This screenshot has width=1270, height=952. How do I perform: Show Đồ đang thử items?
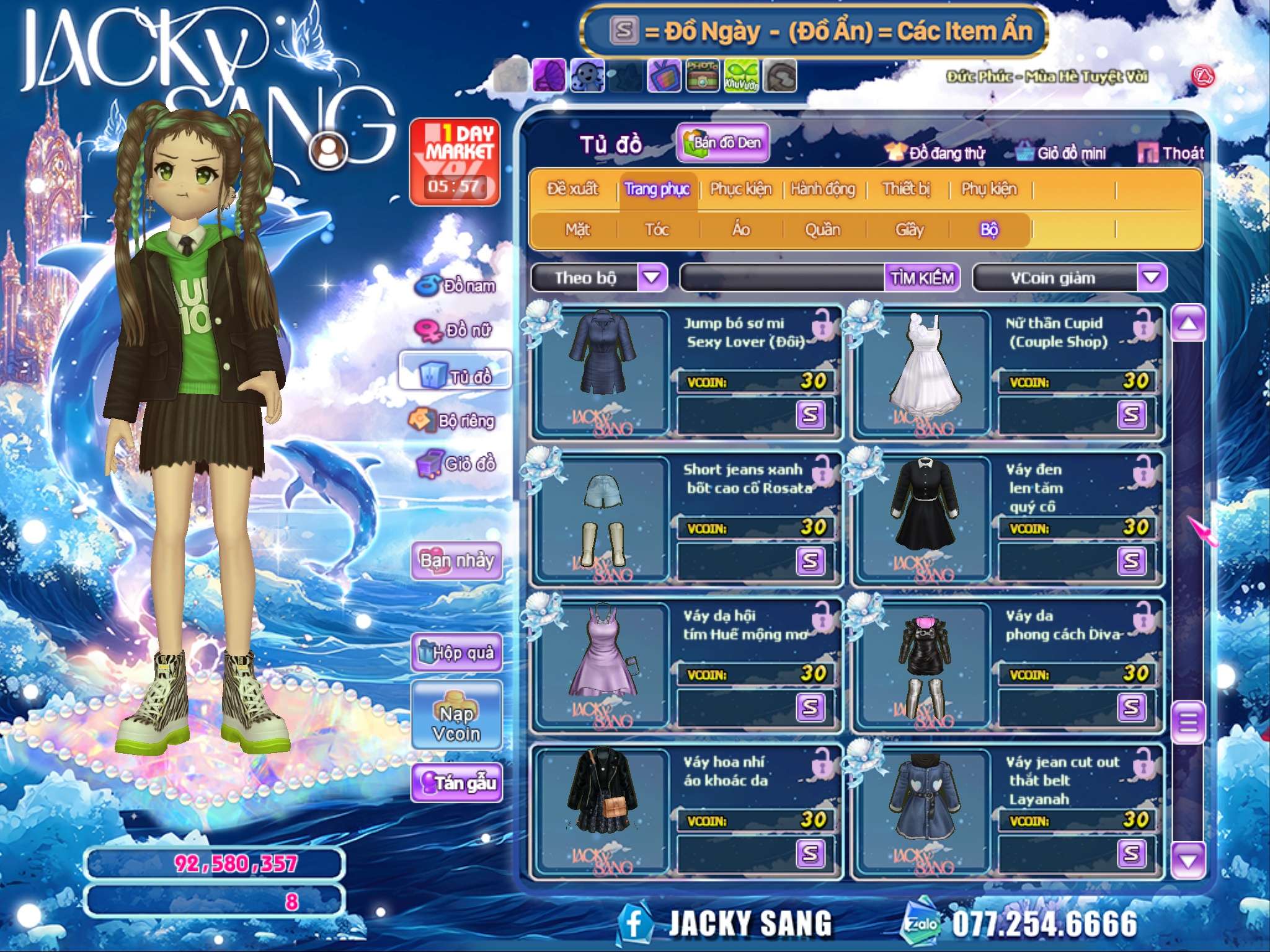(x=936, y=153)
